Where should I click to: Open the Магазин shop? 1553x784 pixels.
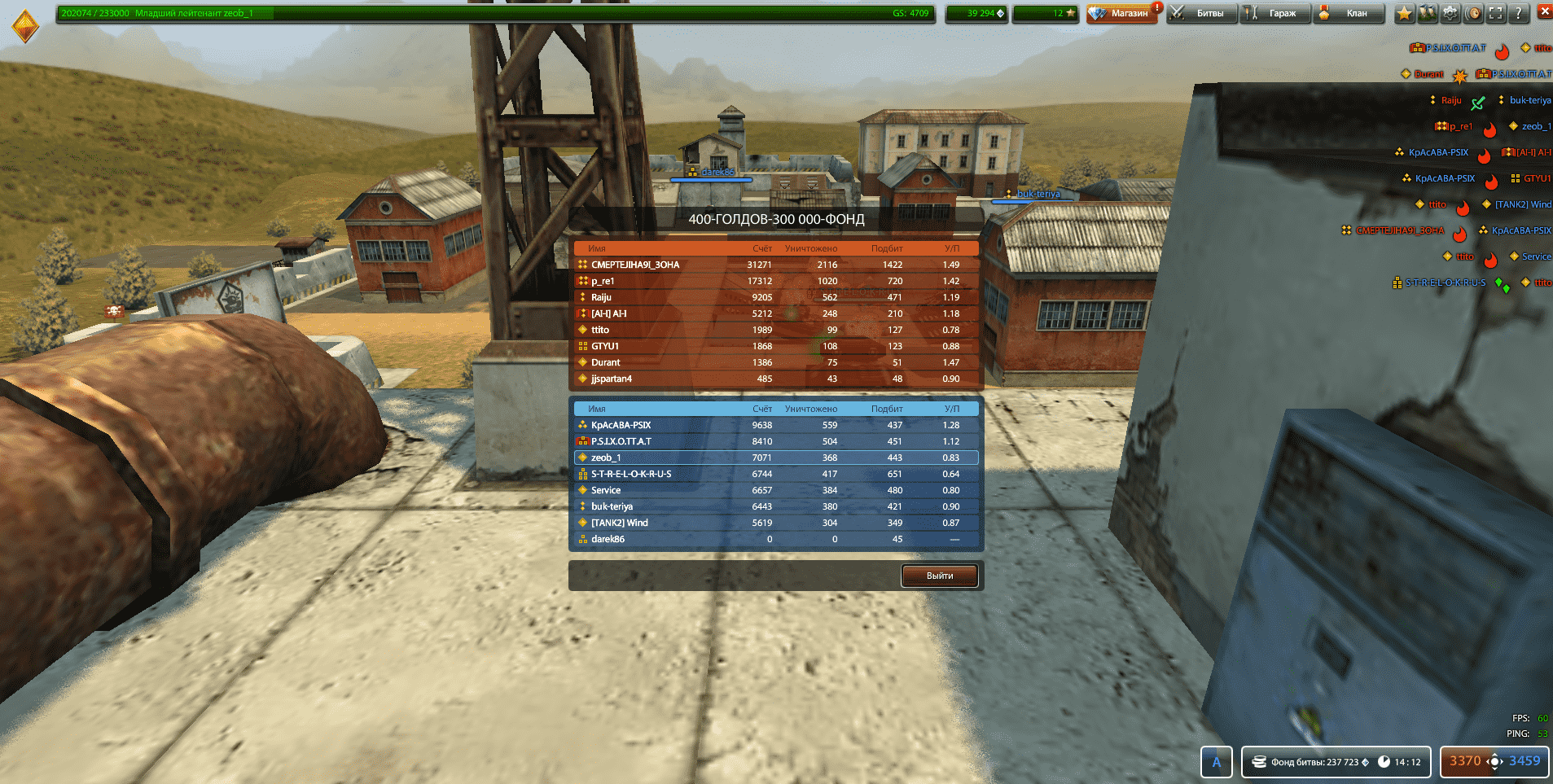pyautogui.click(x=1122, y=13)
